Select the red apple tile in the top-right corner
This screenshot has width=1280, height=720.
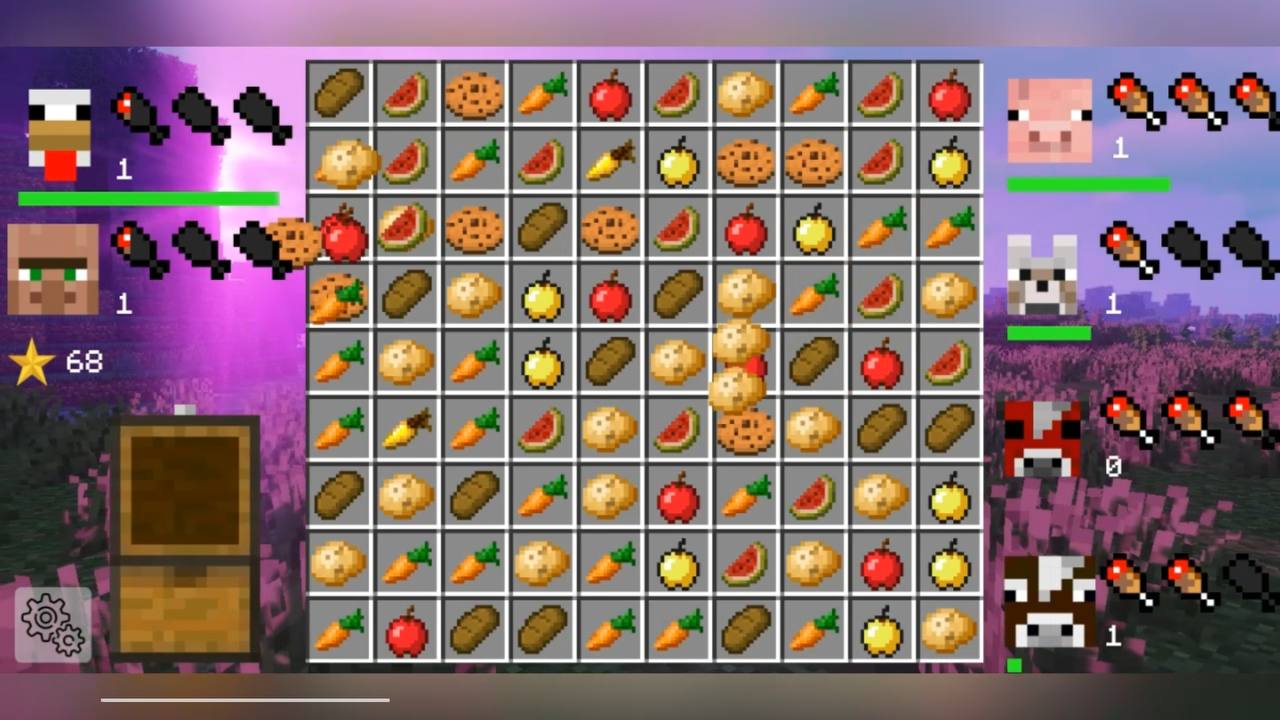[x=948, y=93]
